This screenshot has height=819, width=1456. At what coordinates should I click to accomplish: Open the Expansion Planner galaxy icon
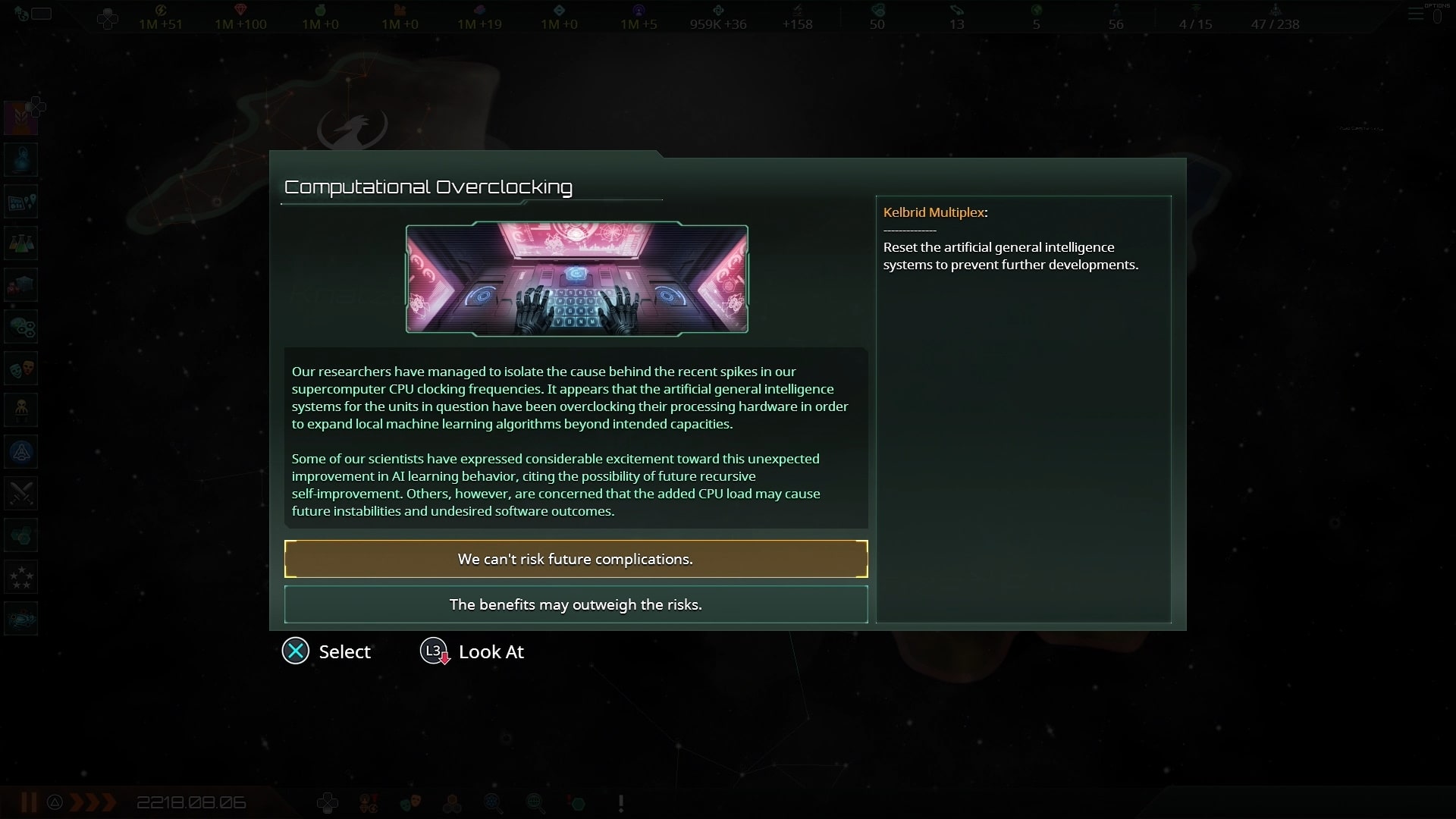pos(20,618)
